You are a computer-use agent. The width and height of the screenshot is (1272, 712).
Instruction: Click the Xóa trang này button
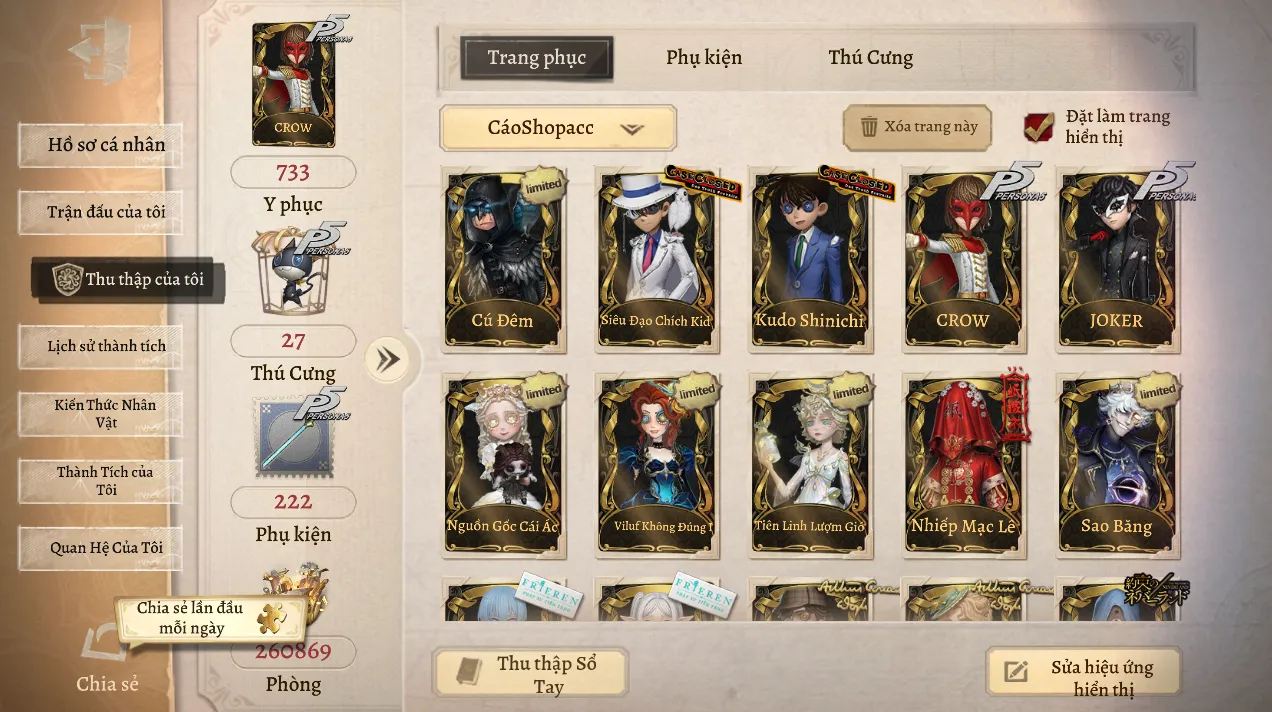pyautogui.click(x=917, y=127)
